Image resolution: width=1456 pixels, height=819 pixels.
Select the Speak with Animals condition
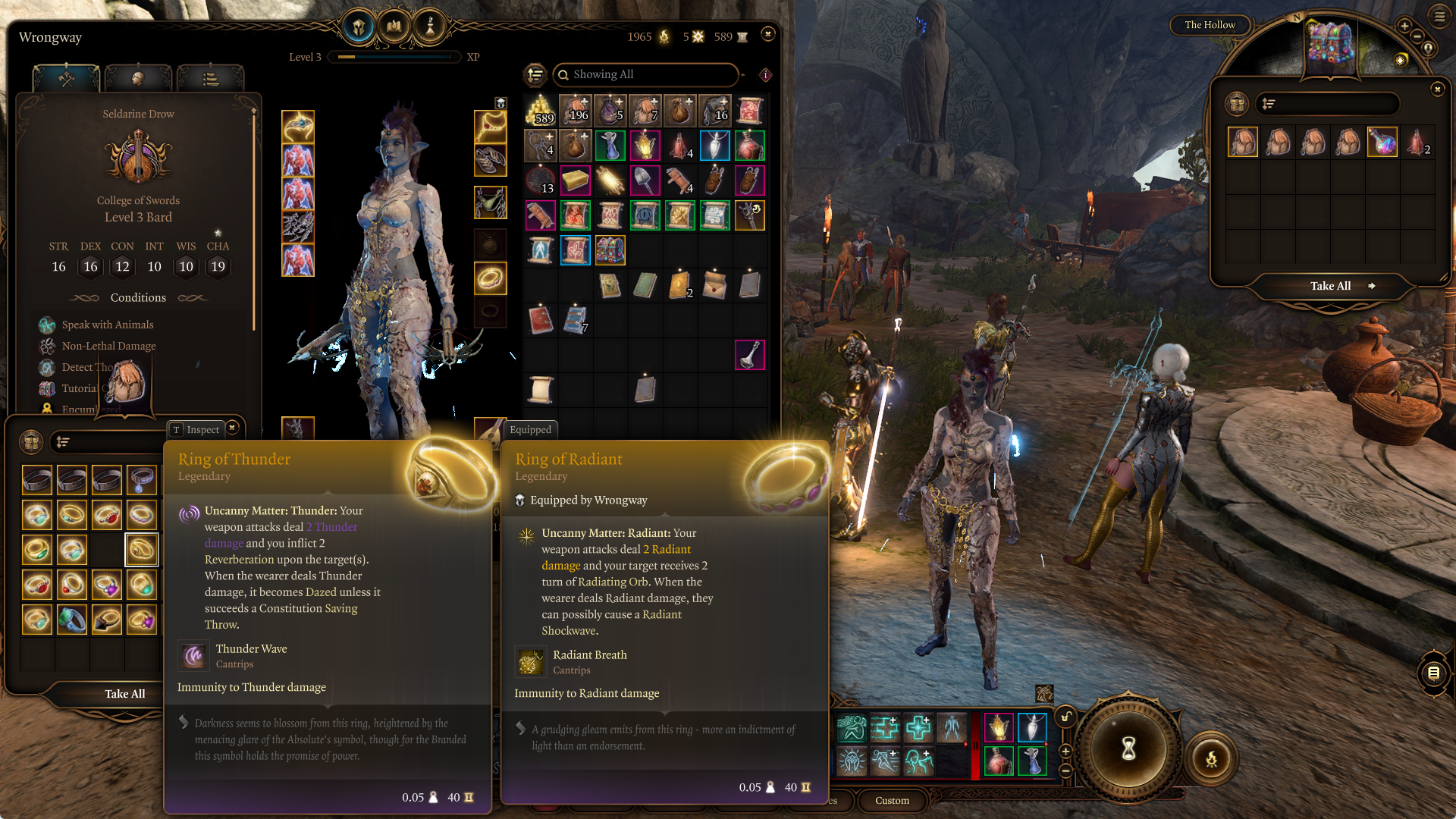(x=108, y=325)
